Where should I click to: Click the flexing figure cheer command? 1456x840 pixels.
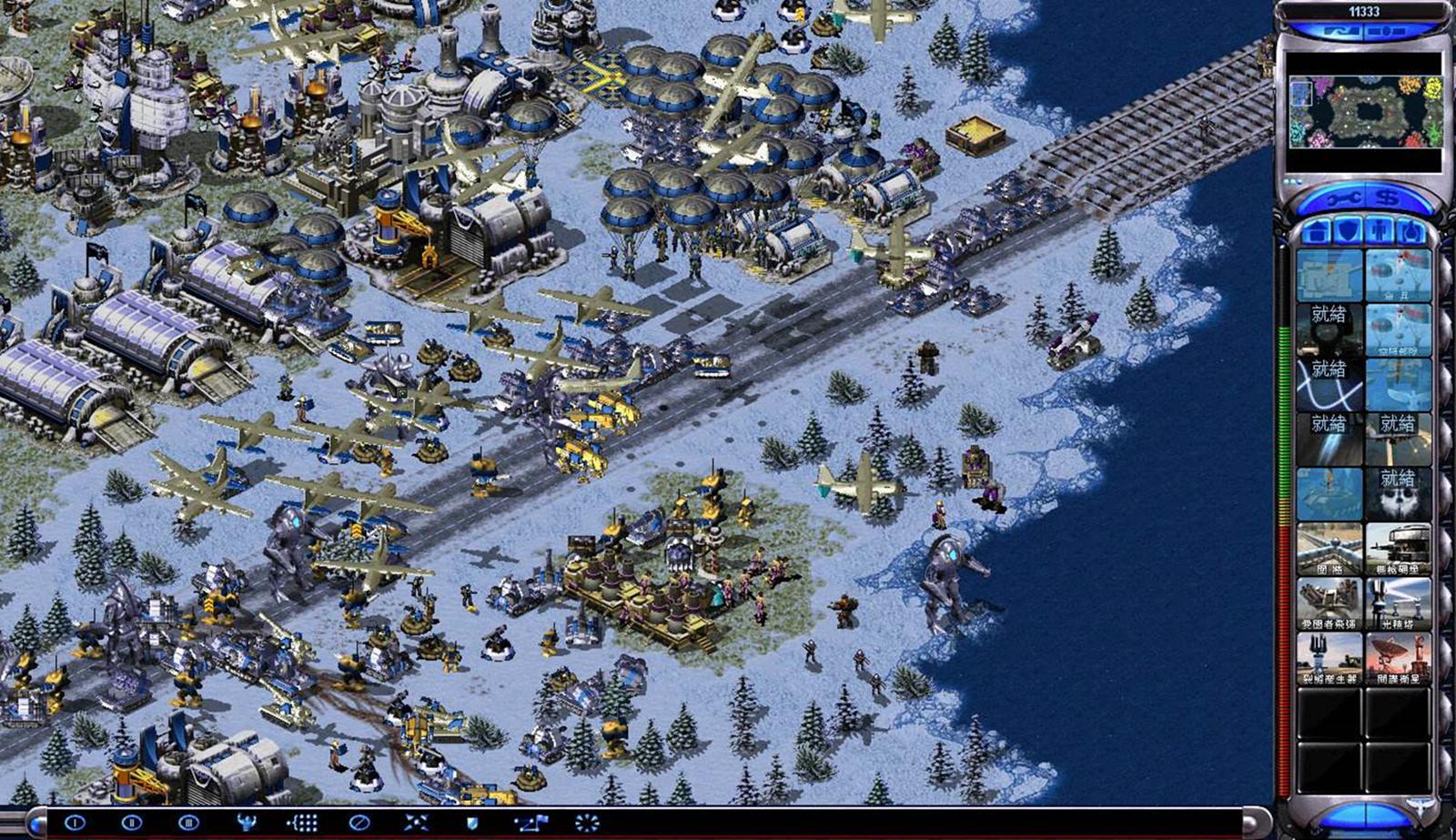tap(246, 823)
